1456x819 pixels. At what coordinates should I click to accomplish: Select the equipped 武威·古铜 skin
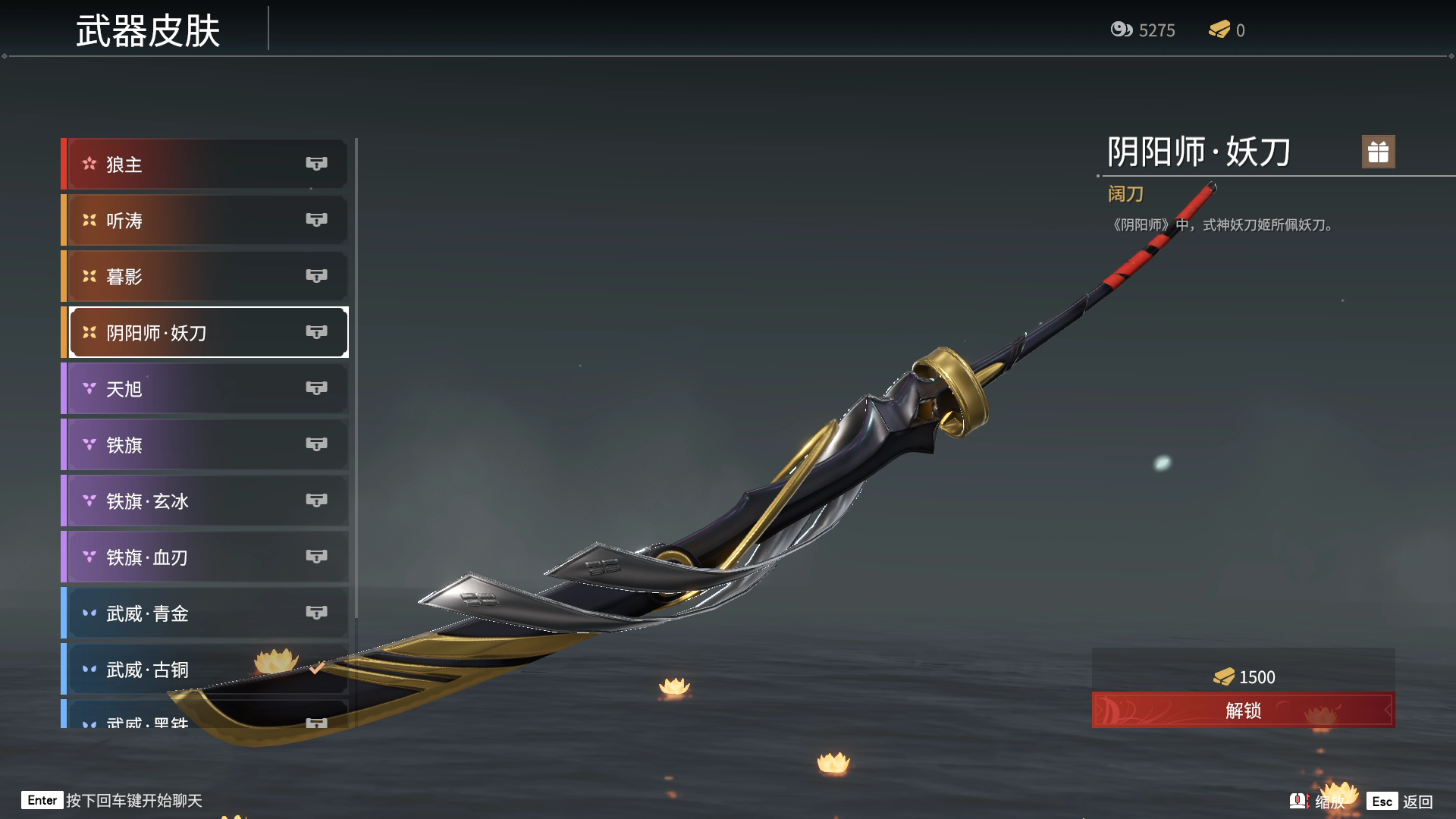coord(205,669)
